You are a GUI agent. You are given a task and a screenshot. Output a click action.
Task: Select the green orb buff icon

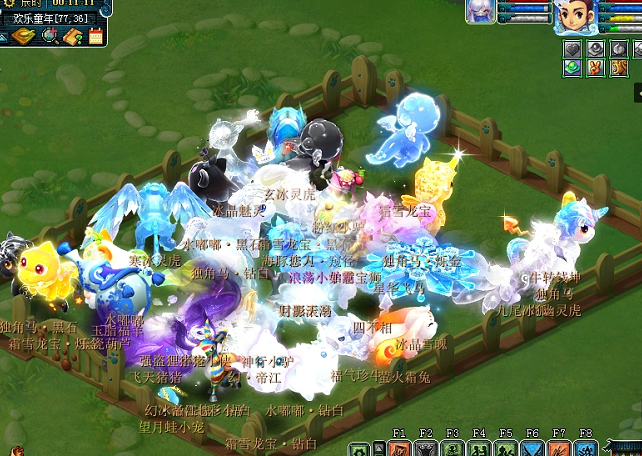(572, 68)
